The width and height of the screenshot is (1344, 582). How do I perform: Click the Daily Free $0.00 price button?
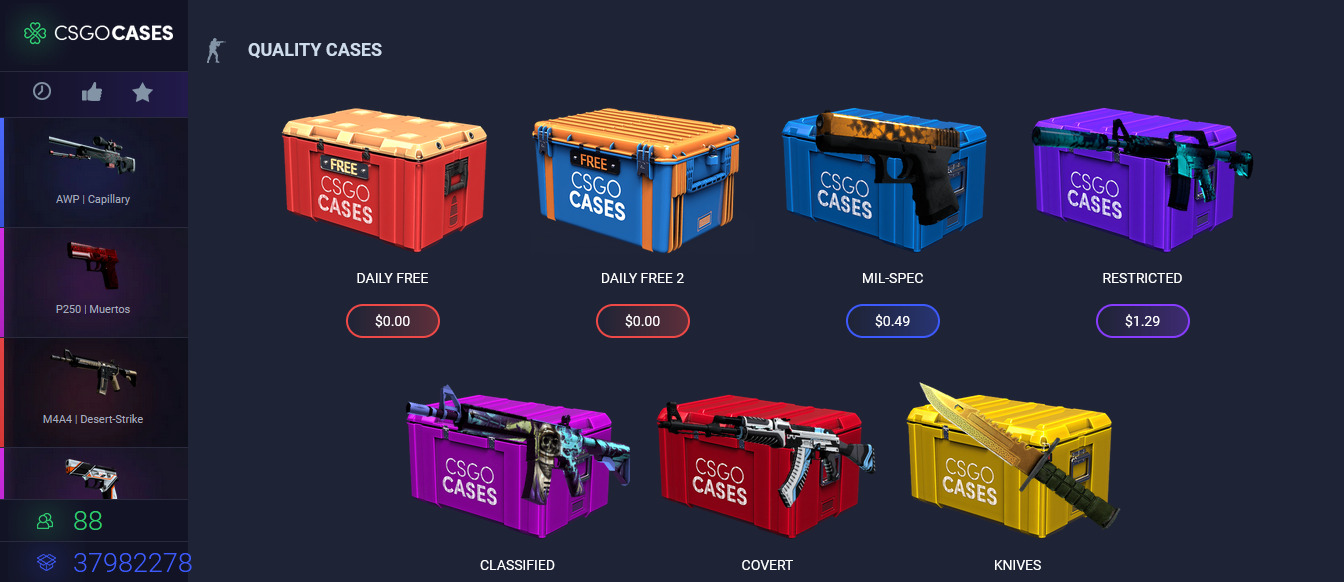tap(392, 321)
